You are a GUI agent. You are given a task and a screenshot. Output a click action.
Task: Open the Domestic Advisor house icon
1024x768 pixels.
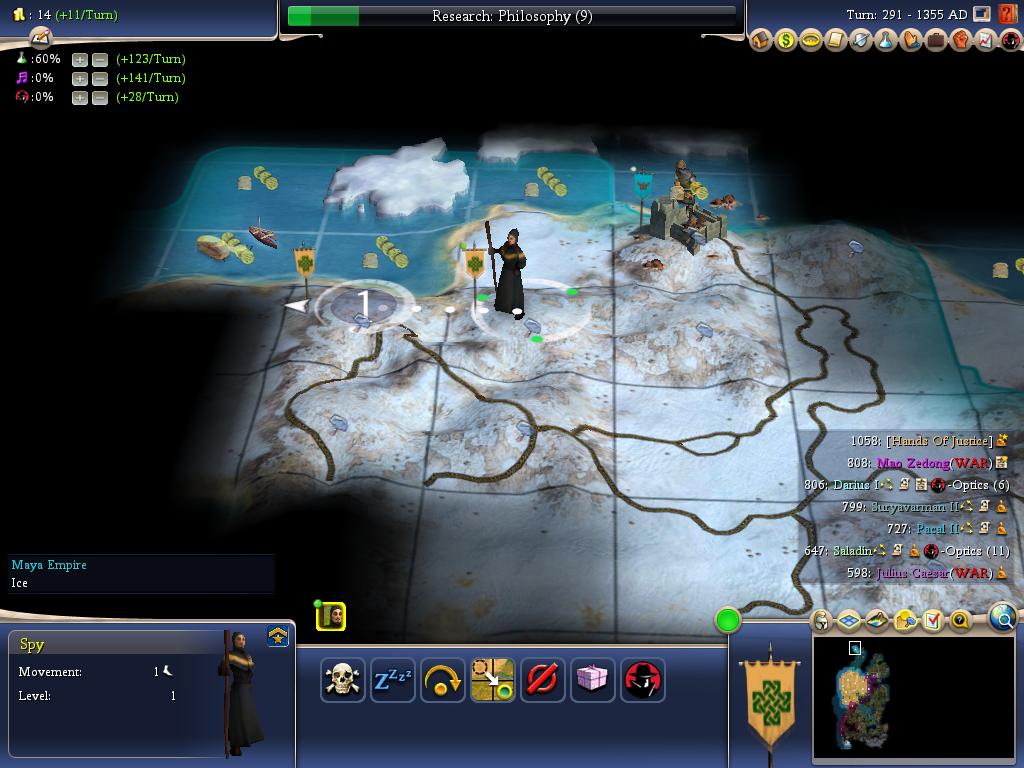[761, 41]
